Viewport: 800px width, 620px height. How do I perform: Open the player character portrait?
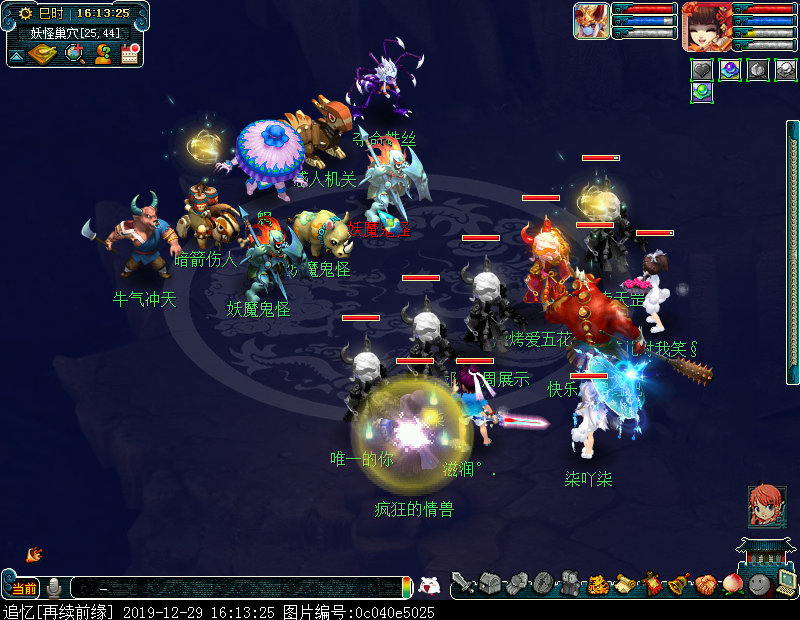[706, 26]
